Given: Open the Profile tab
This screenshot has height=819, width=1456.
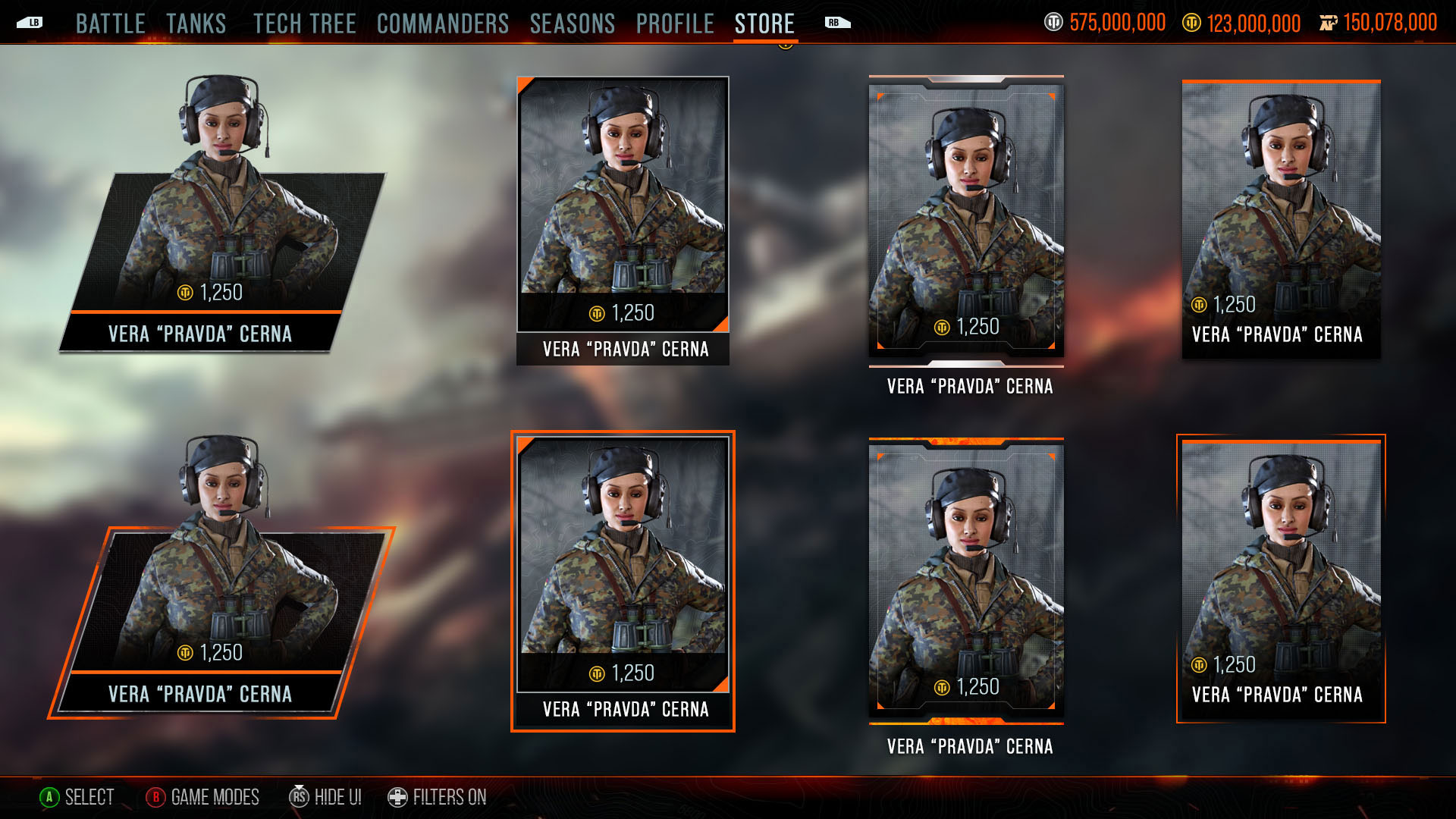Looking at the screenshot, I should [674, 24].
